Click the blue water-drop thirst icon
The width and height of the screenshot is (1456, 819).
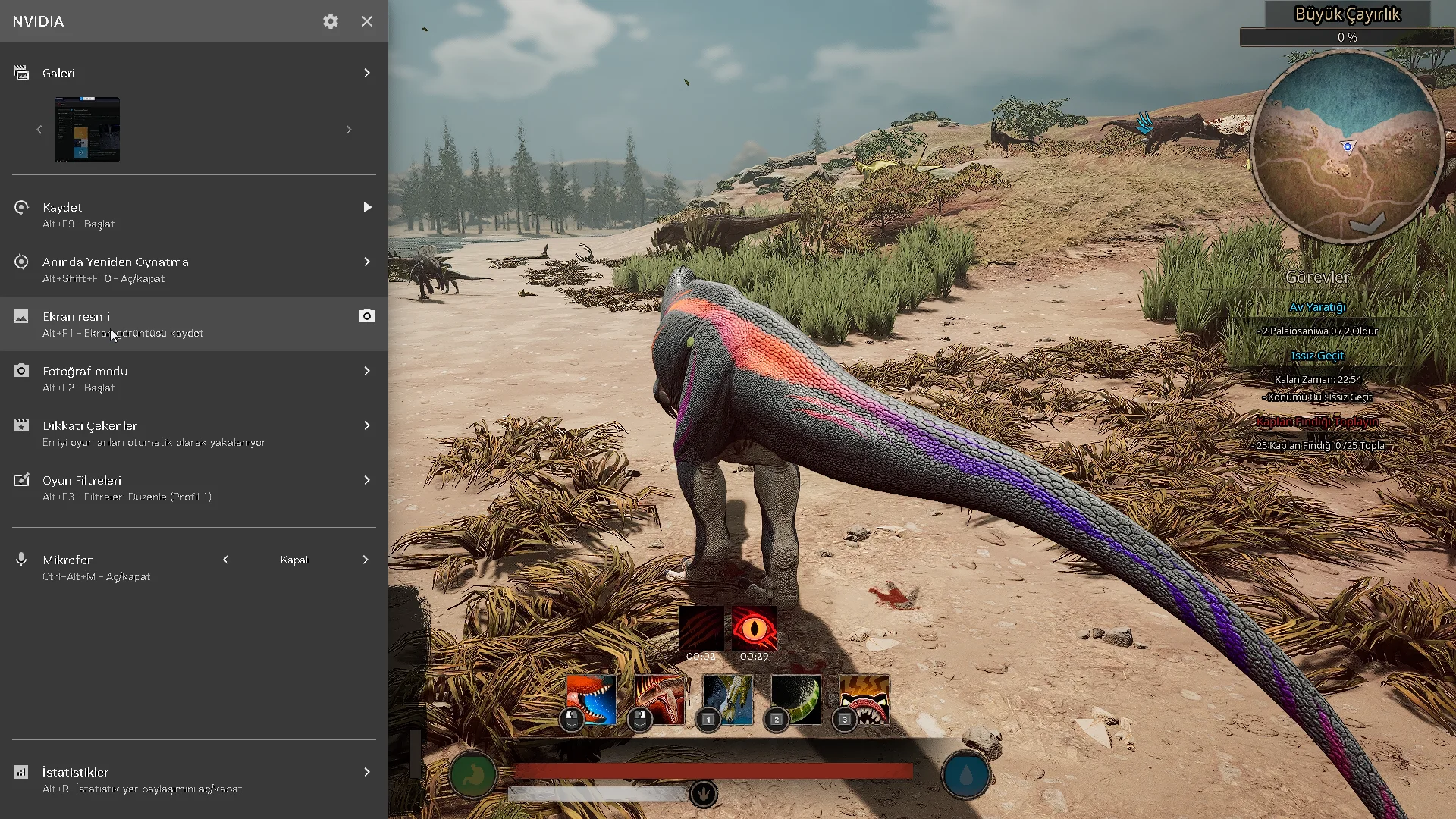point(965,775)
